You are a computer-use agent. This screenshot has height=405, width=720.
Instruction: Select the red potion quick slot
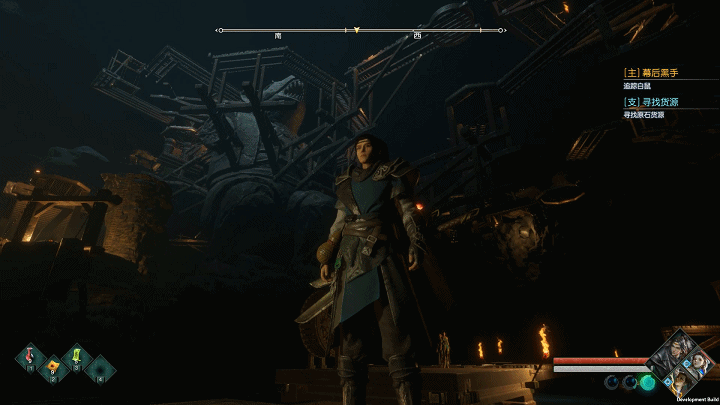click(x=30, y=357)
